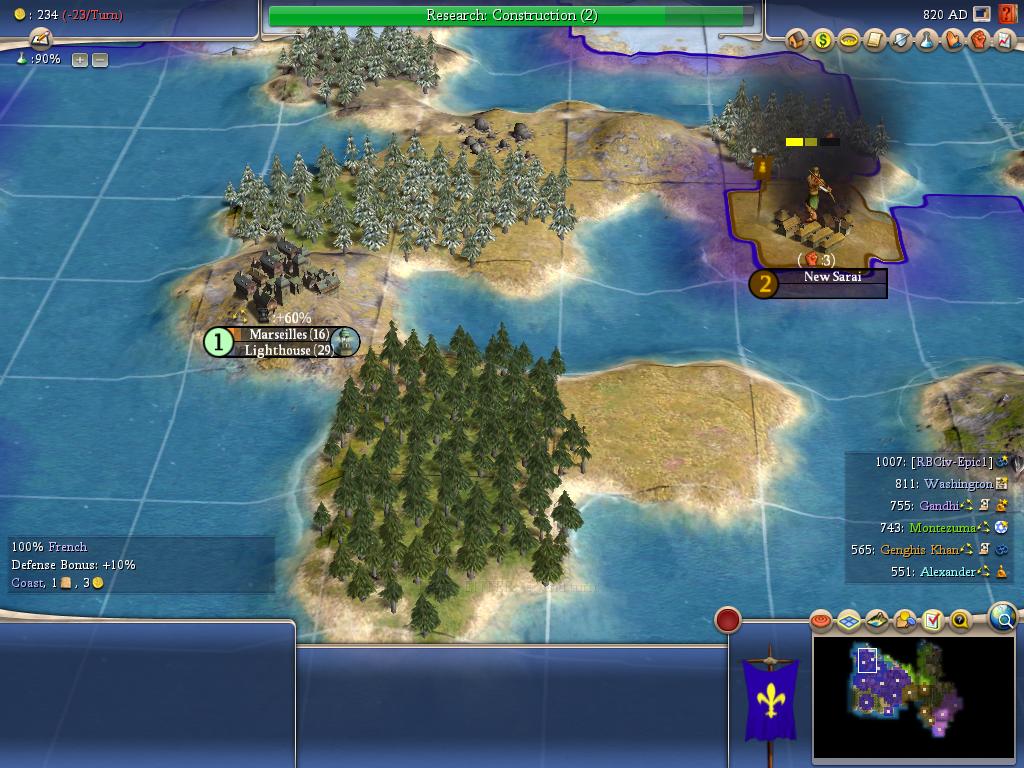Open the Technology Advisor flask icon
The image size is (1024, 768).
click(927, 40)
